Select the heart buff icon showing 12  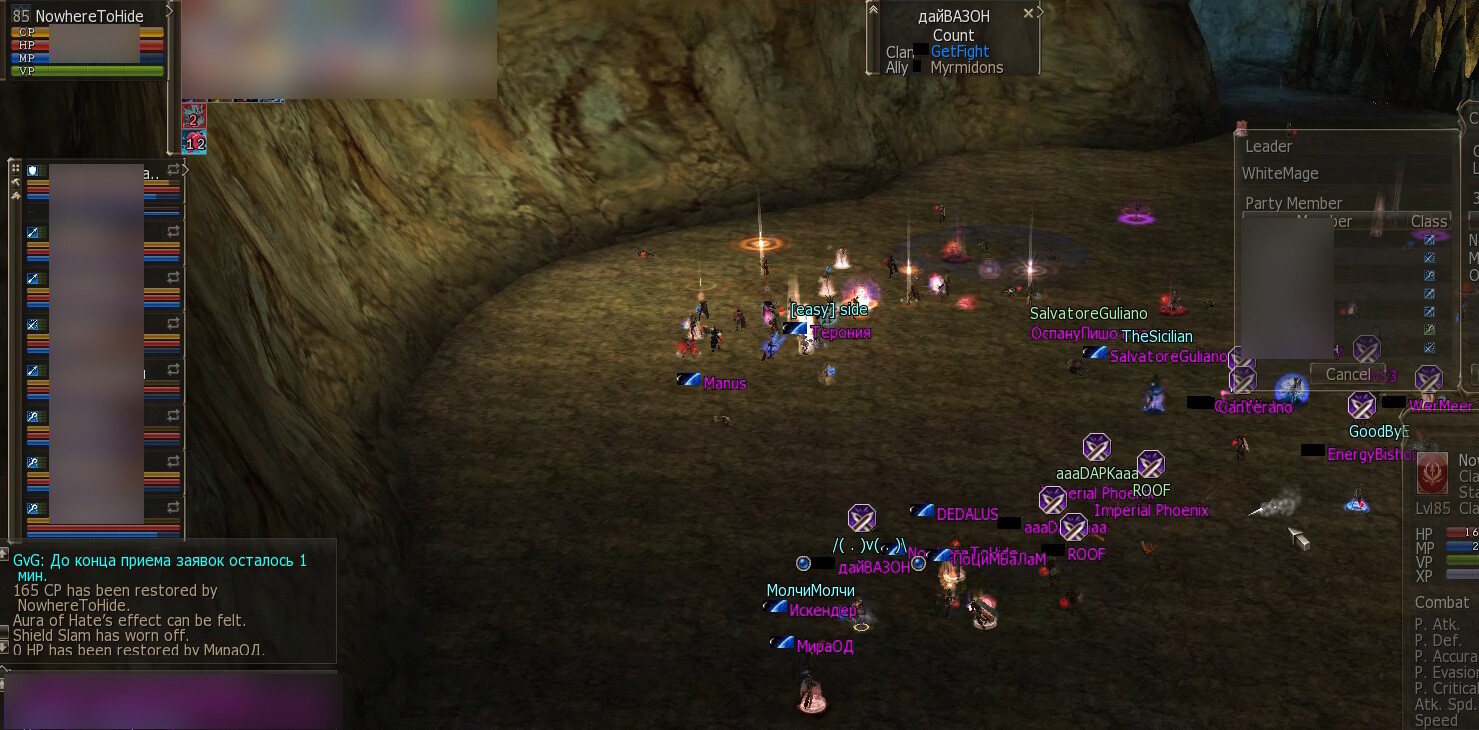tap(194, 143)
